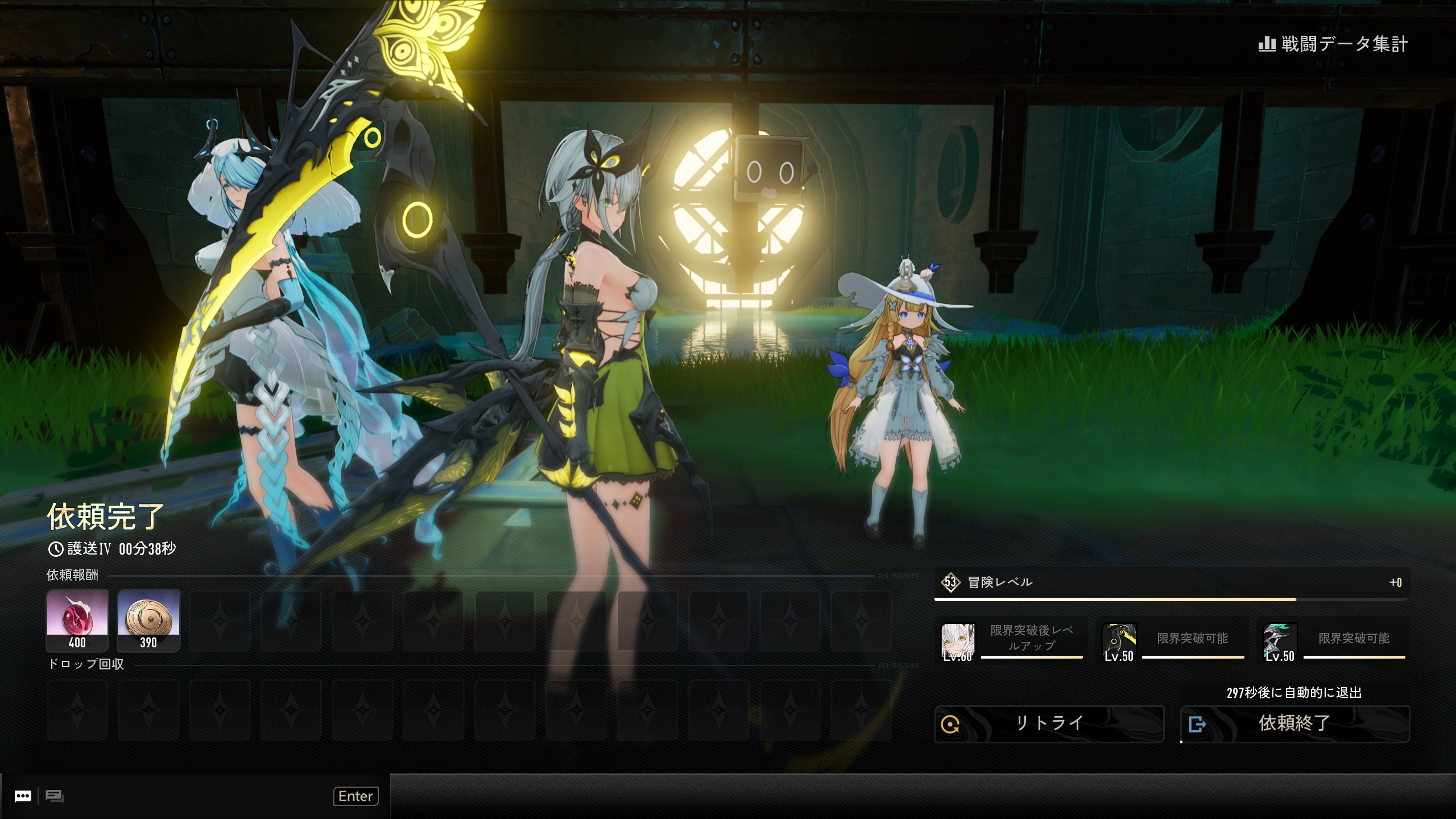Screen dimensions: 1456x819
Task: Select the bronze coin reward with 390
Action: point(148,620)
